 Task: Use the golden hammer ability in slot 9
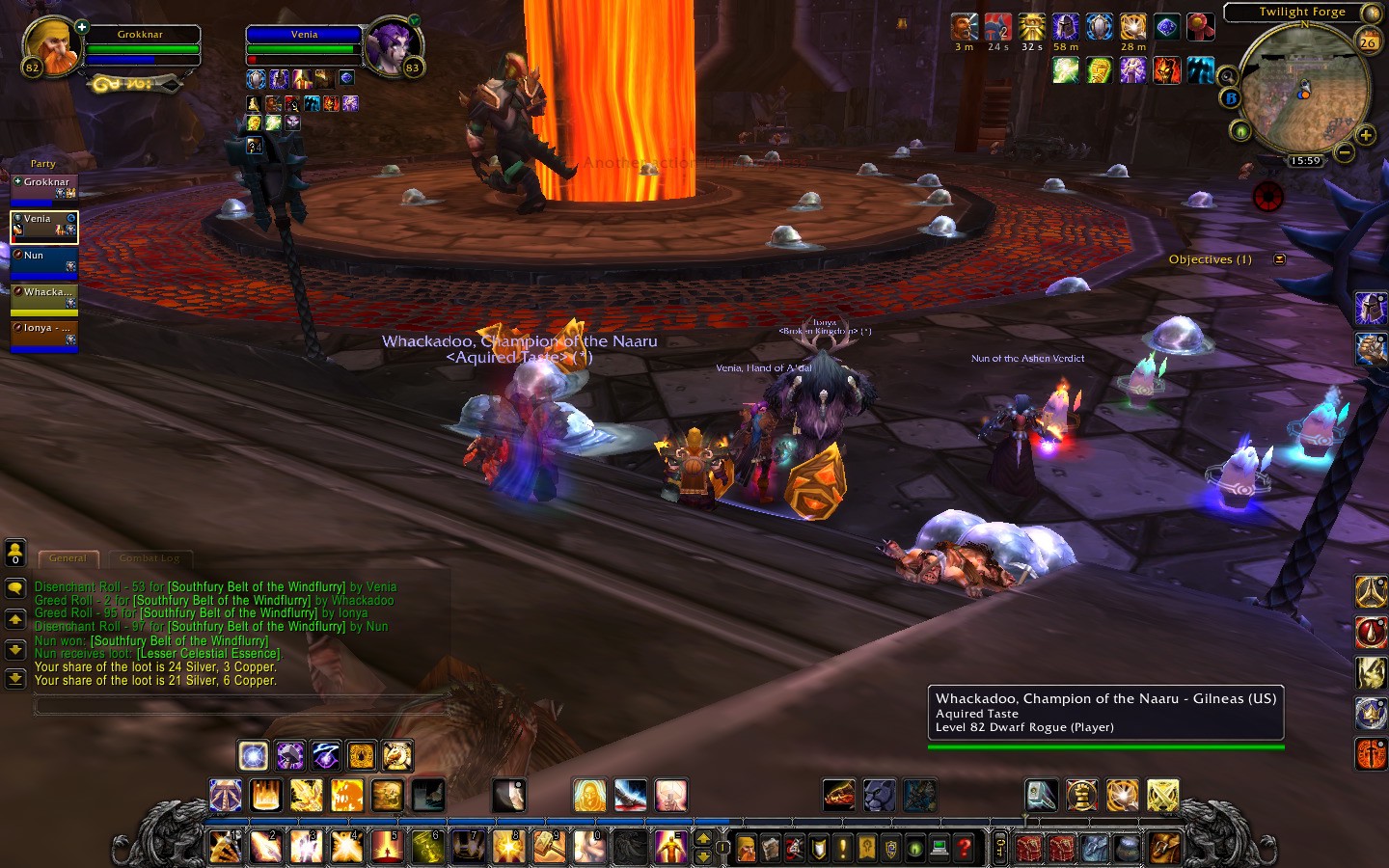549,847
